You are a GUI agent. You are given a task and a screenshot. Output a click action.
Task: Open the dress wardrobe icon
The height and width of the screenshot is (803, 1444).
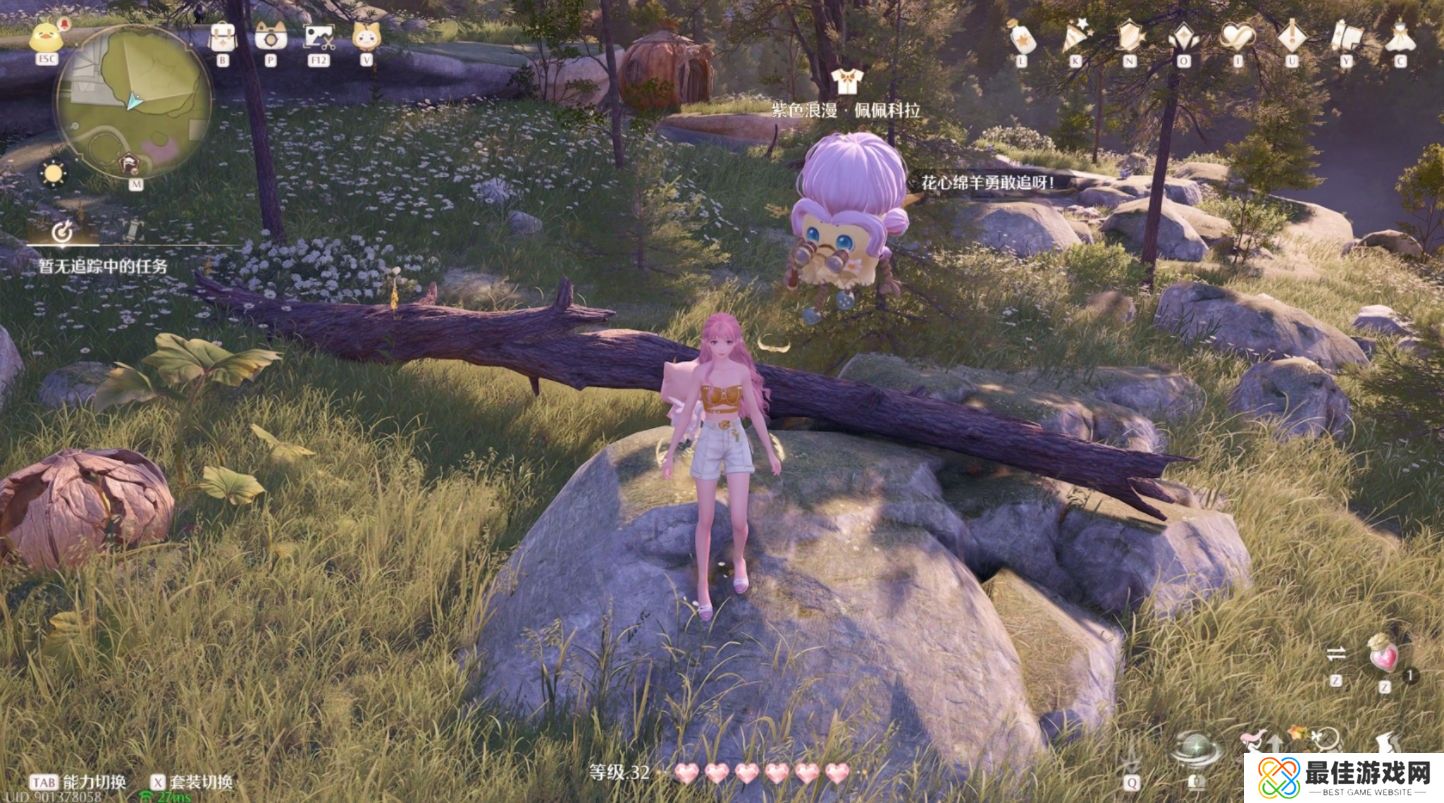pyautogui.click(x=1399, y=37)
